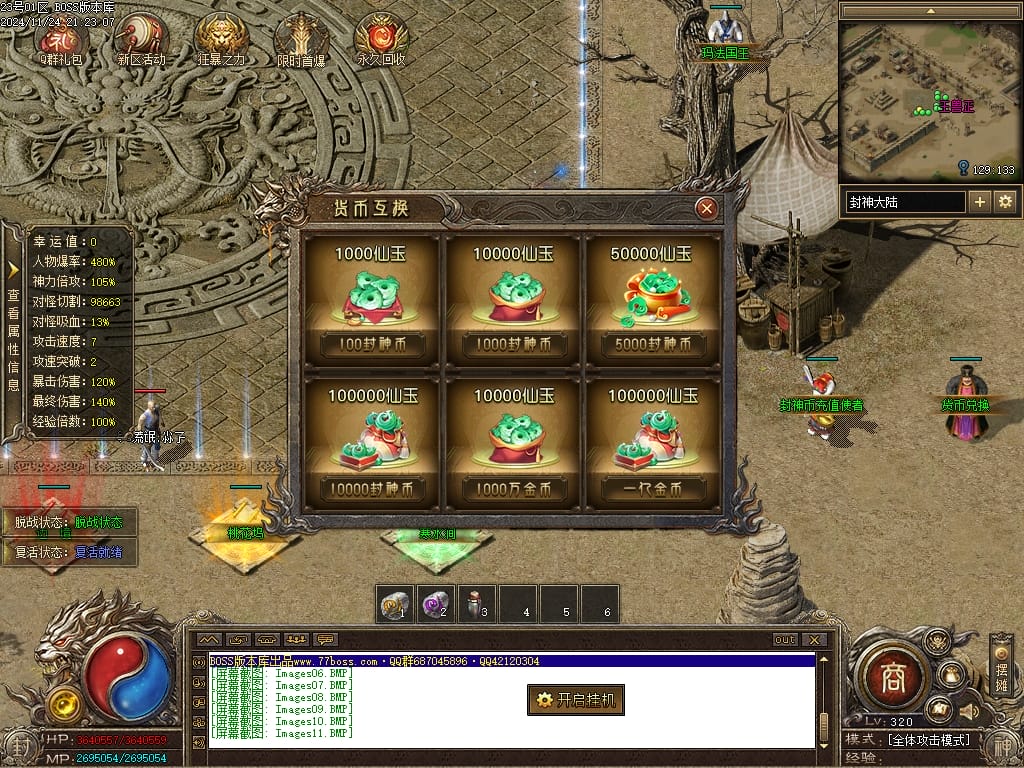Open the gear settings beside the map name
This screenshot has width=1024, height=768.
coord(1005,202)
